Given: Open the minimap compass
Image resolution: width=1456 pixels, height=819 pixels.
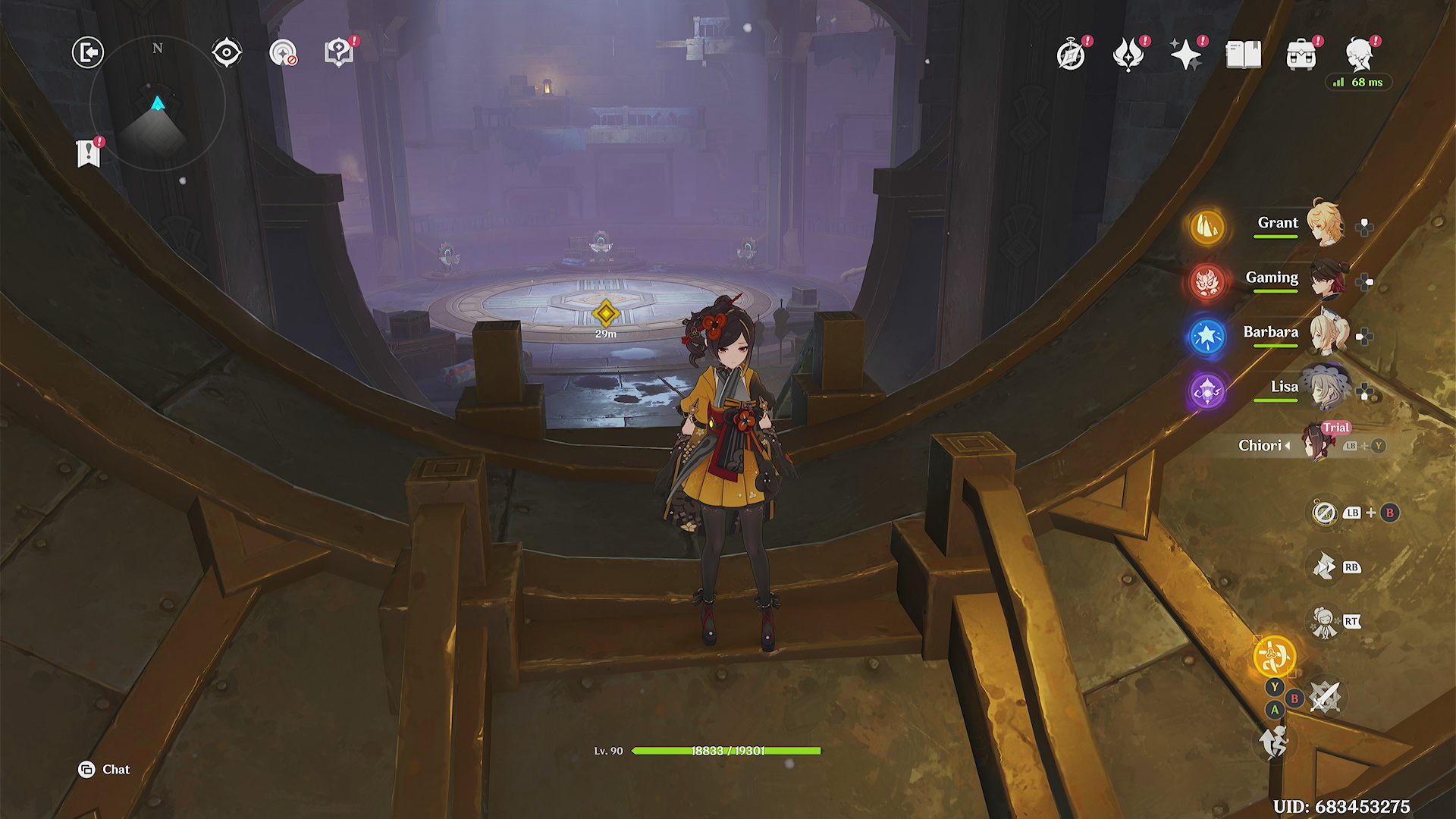Looking at the screenshot, I should pyautogui.click(x=158, y=103).
